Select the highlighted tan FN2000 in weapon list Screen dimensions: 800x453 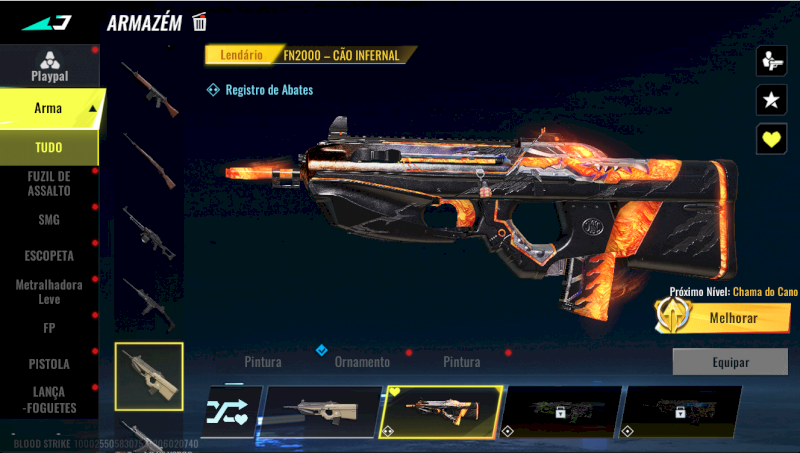coord(149,376)
